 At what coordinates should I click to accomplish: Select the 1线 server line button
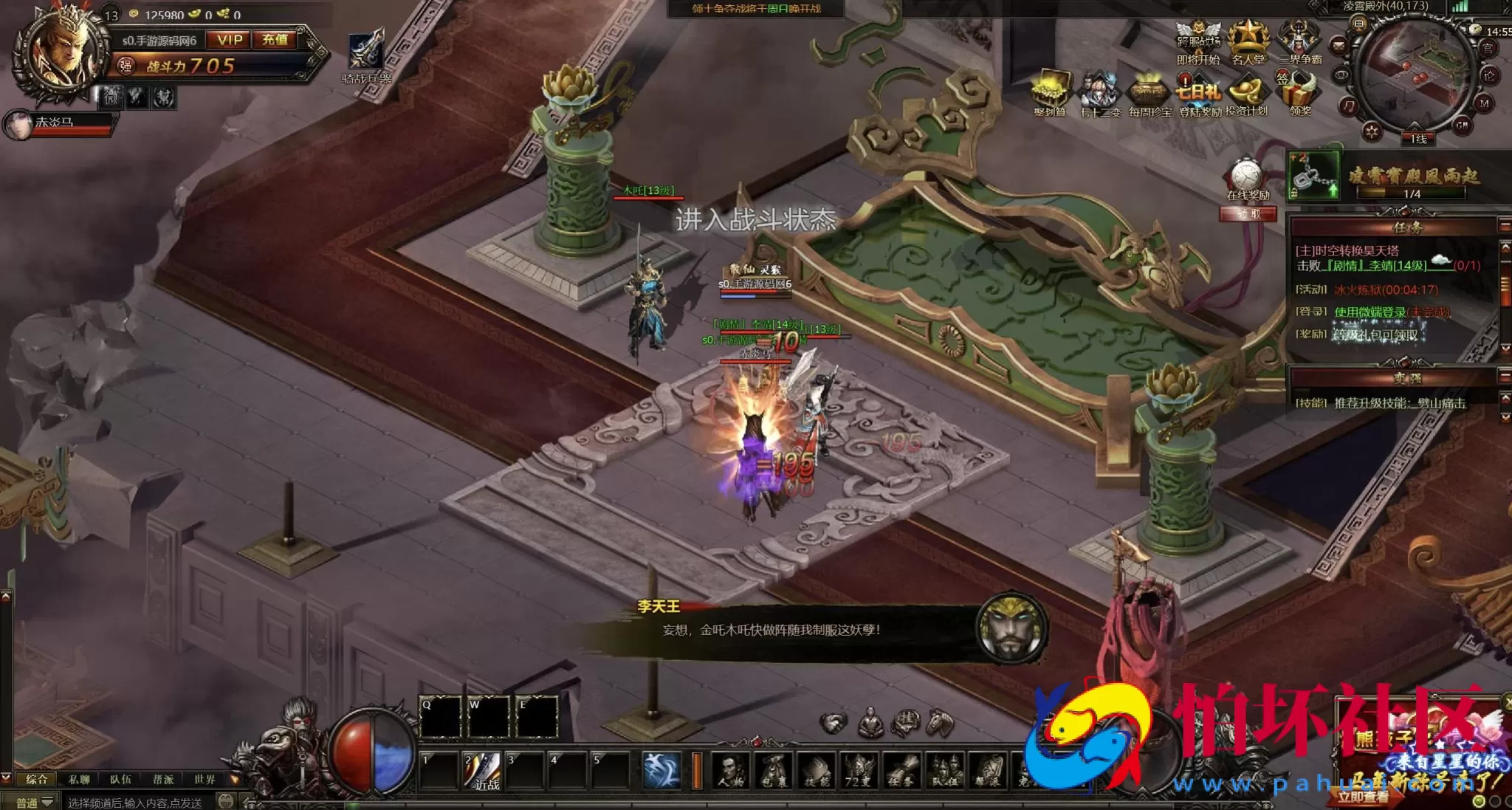click(x=1418, y=139)
